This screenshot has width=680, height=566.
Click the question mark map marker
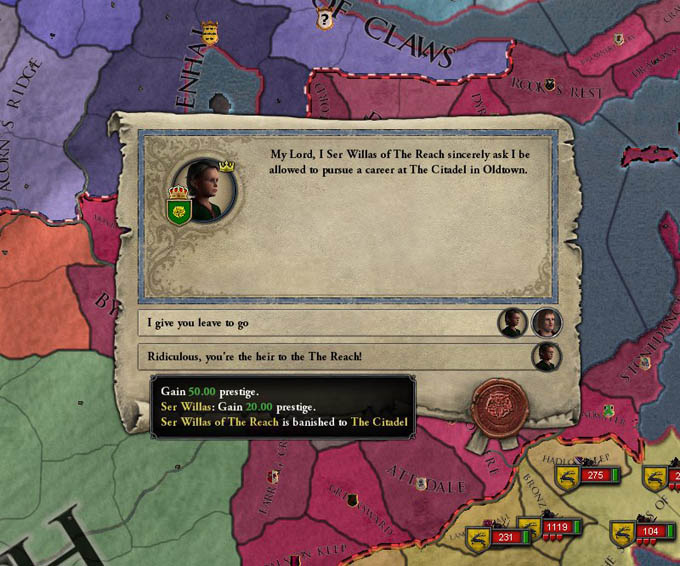coord(323,18)
